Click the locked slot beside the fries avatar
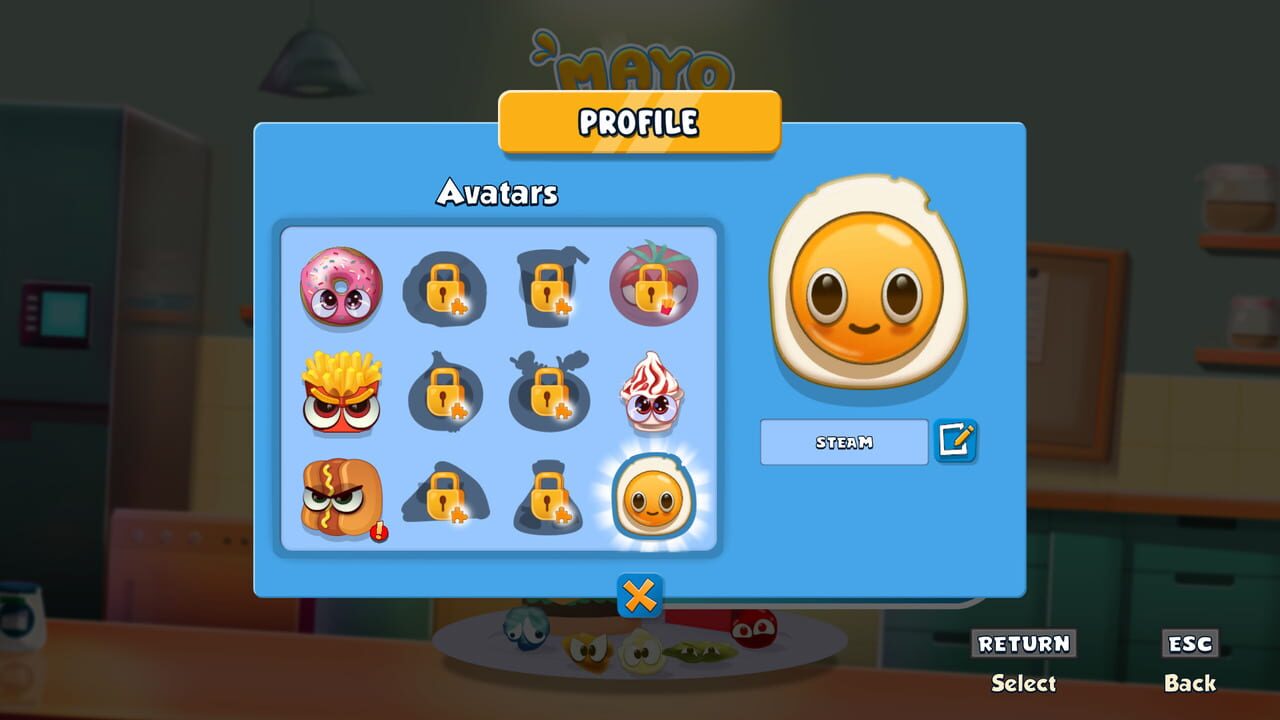The image size is (1280, 720). [x=447, y=394]
